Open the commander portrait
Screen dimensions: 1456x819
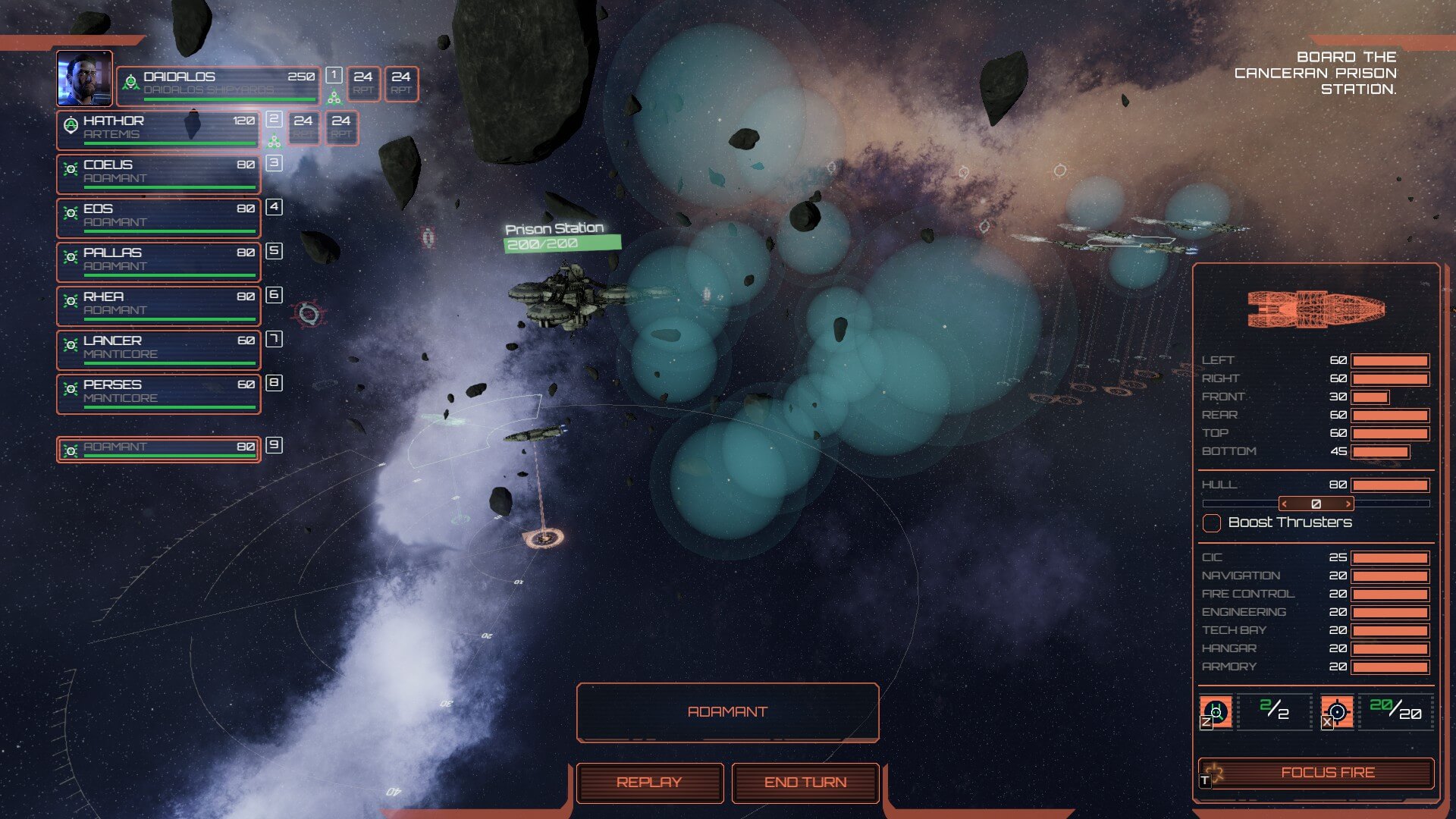[84, 78]
